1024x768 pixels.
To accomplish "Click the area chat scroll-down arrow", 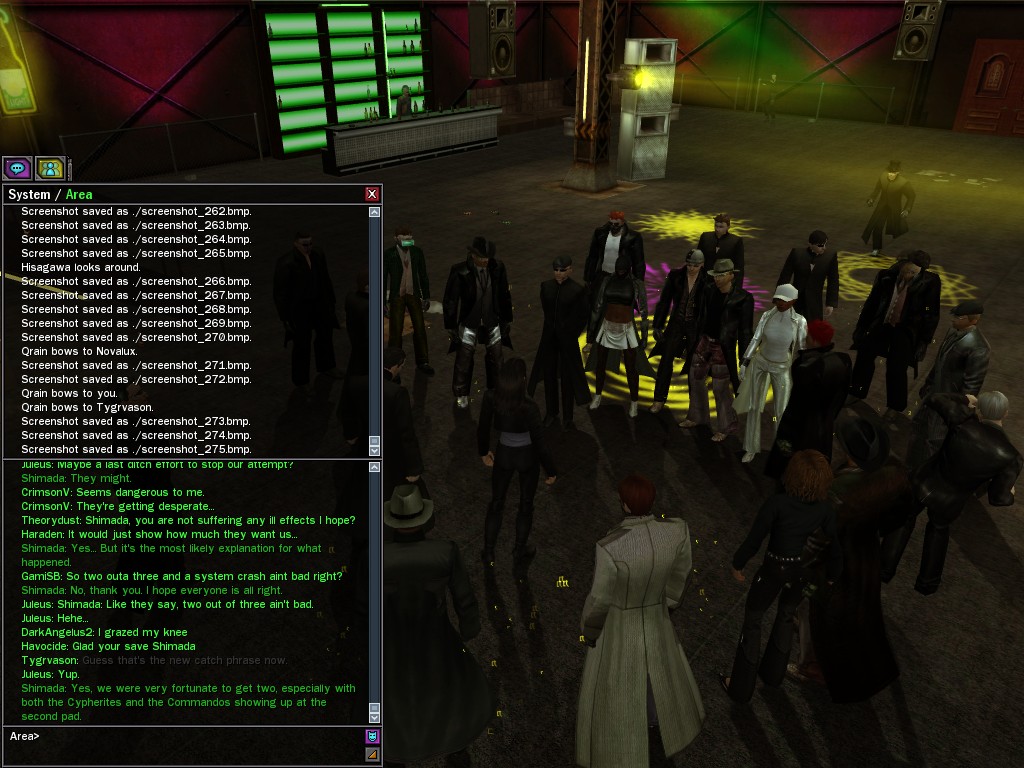I will (x=375, y=717).
